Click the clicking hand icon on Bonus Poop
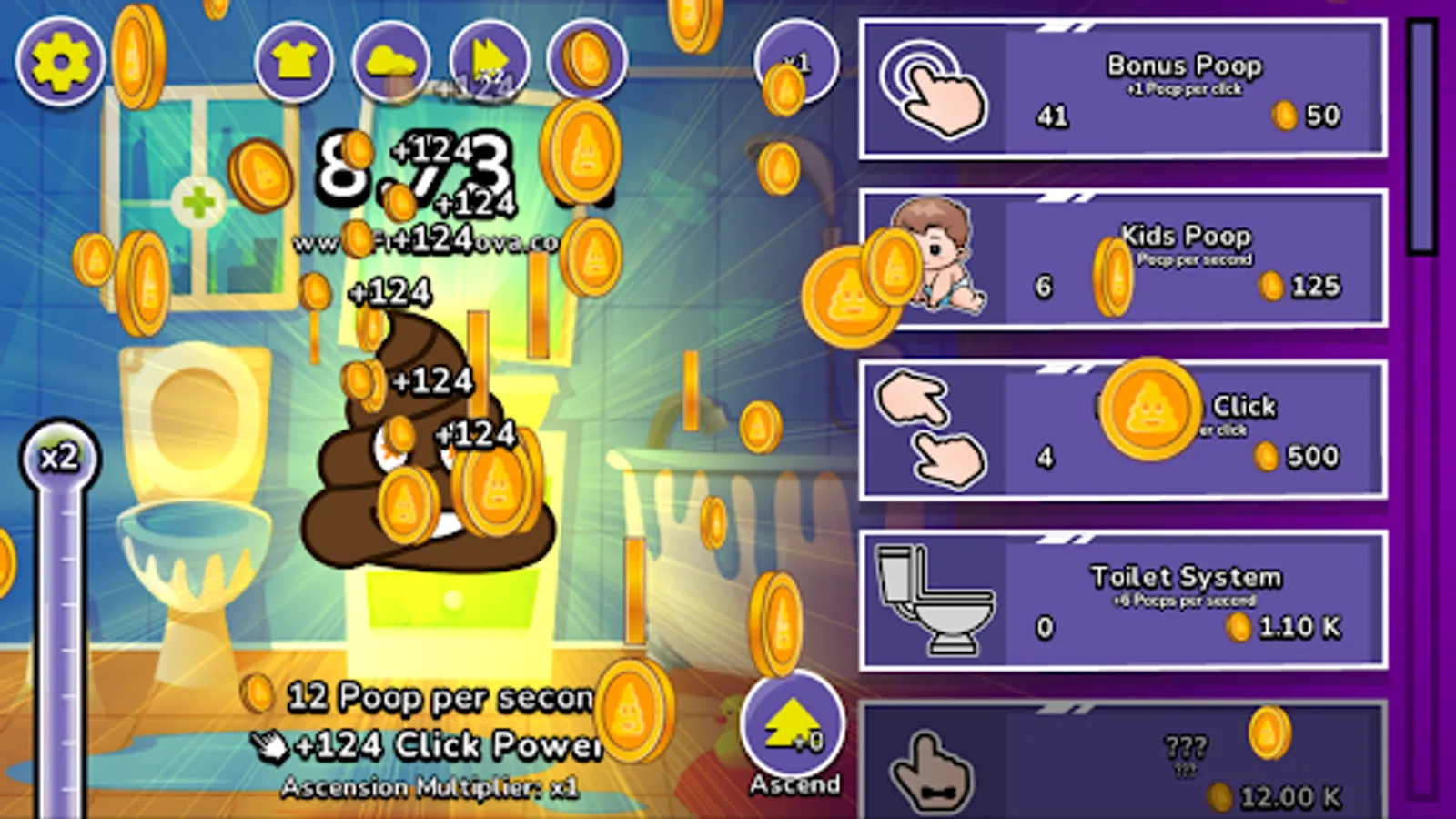This screenshot has height=819, width=1456. pos(931,86)
